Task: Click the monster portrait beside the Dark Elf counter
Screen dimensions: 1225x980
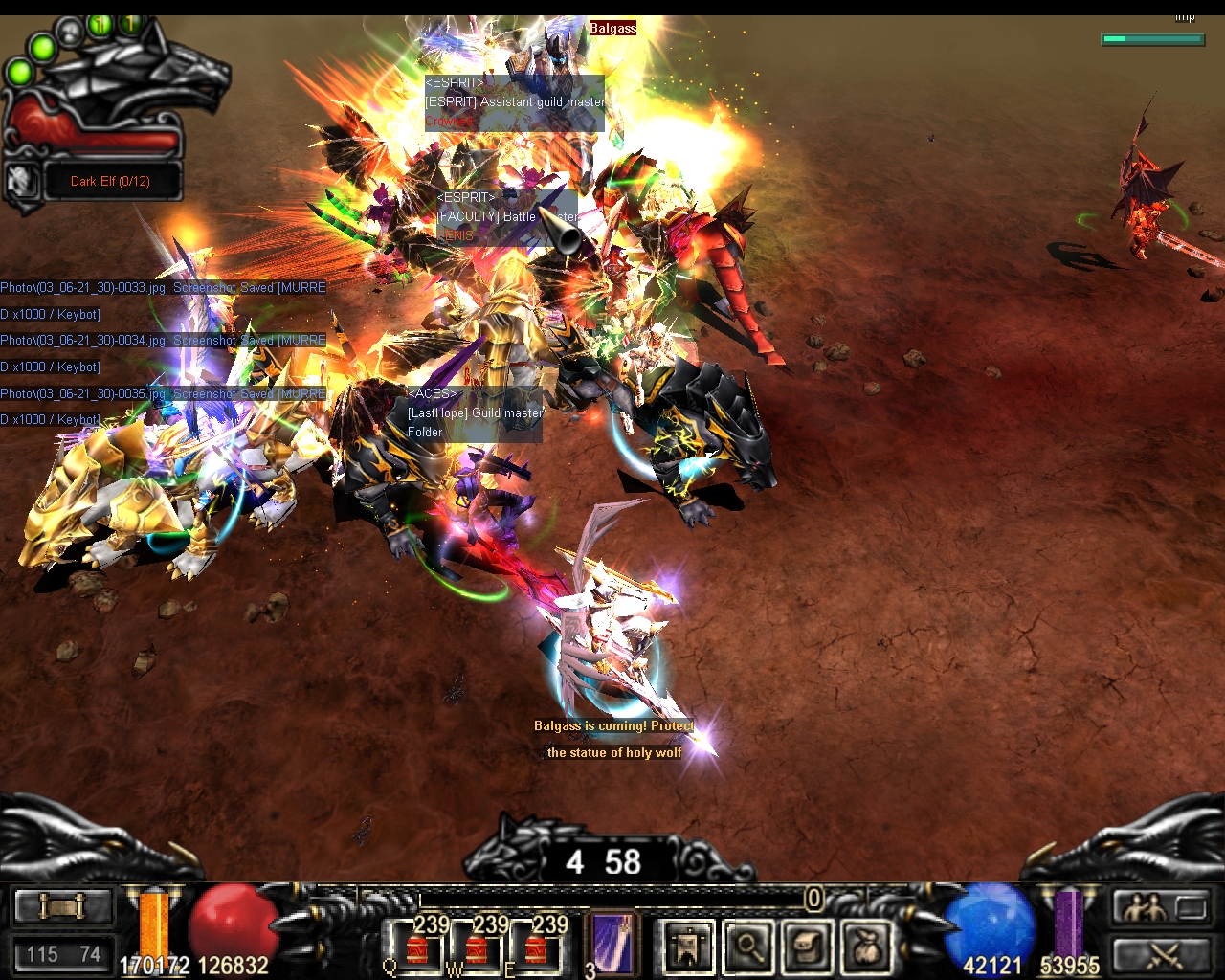Action: pyautogui.click(x=23, y=181)
